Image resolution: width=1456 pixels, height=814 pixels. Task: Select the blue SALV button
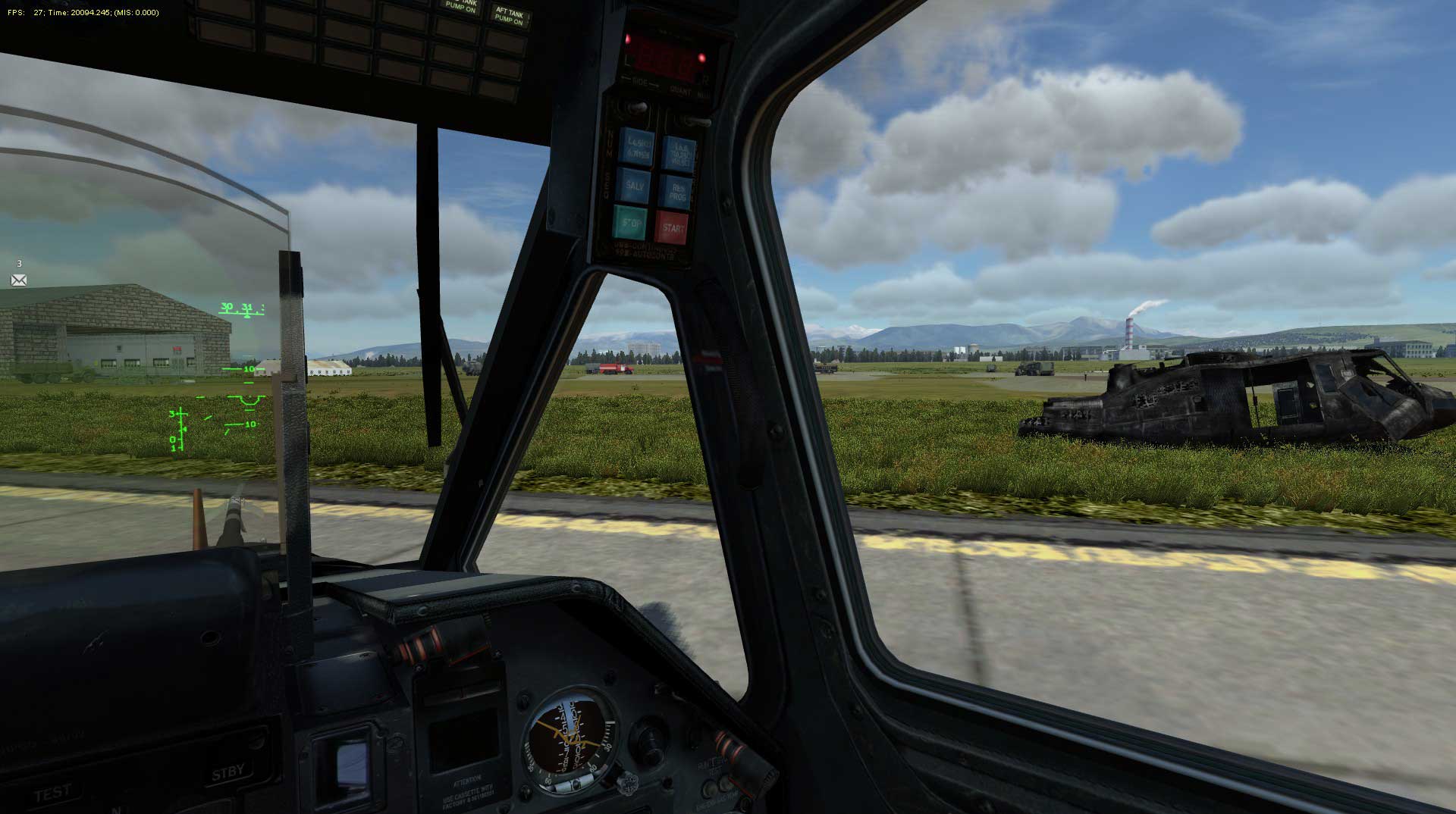click(x=635, y=185)
